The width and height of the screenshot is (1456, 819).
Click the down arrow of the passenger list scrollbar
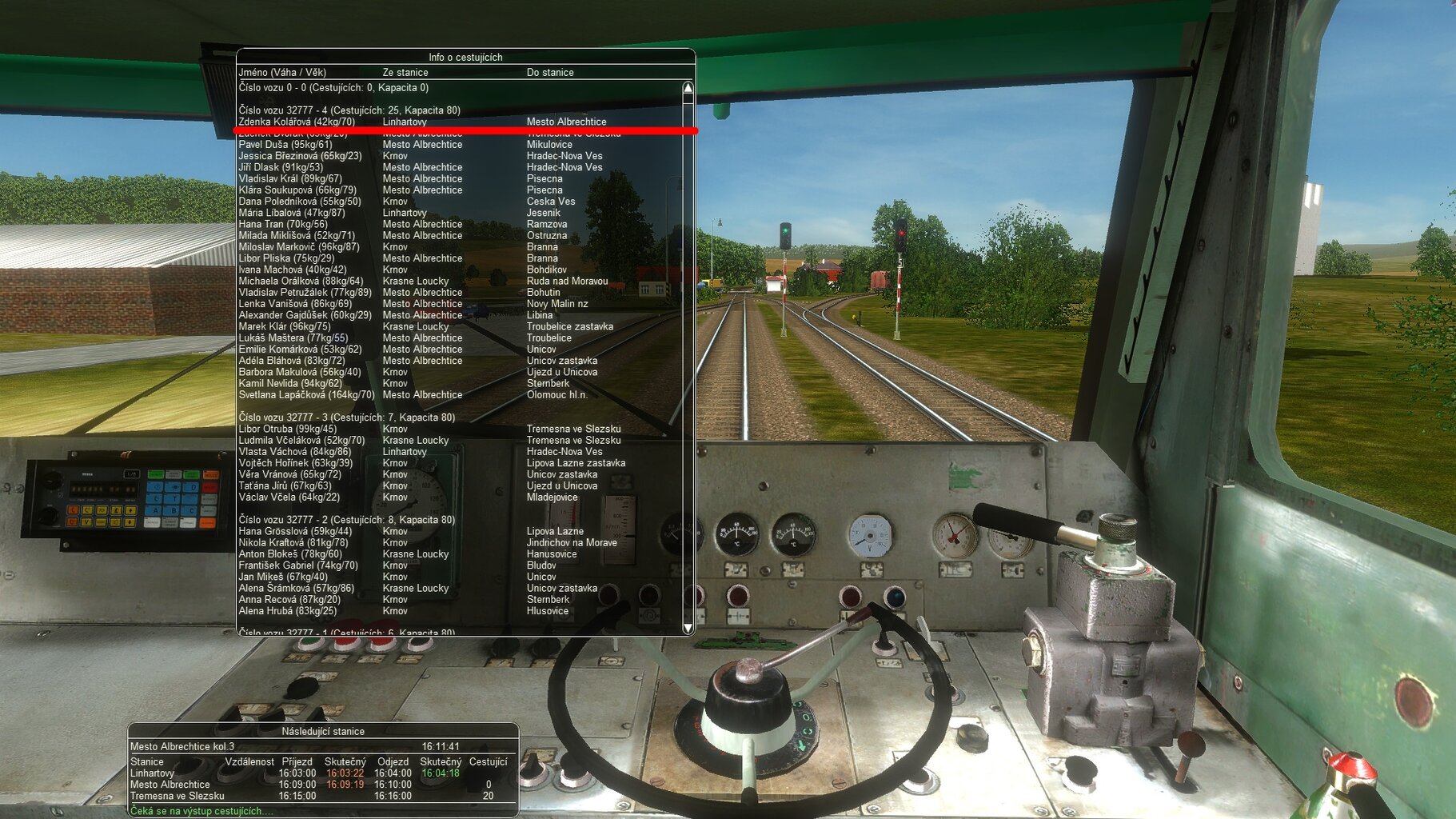[688, 626]
